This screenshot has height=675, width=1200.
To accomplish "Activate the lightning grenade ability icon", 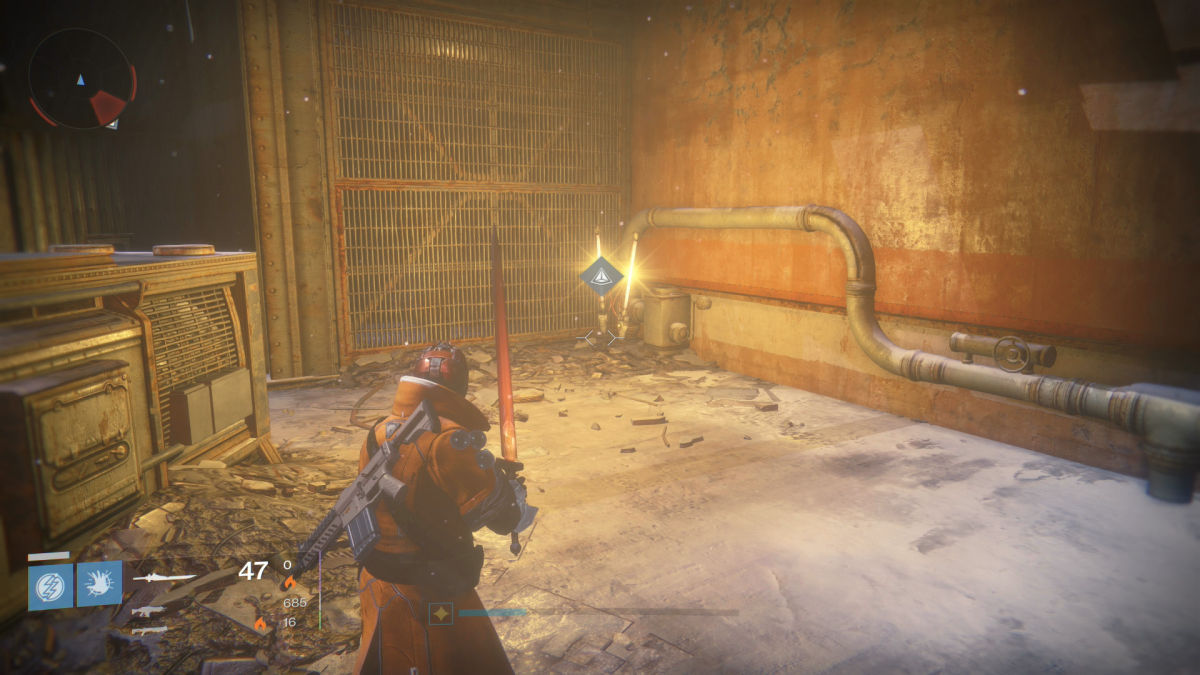I will 50,583.
